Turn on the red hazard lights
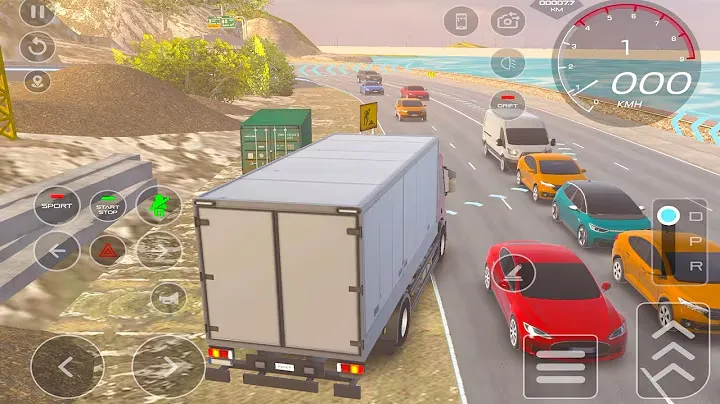Viewport: 720px width, 404px height. pyautogui.click(x=107, y=250)
